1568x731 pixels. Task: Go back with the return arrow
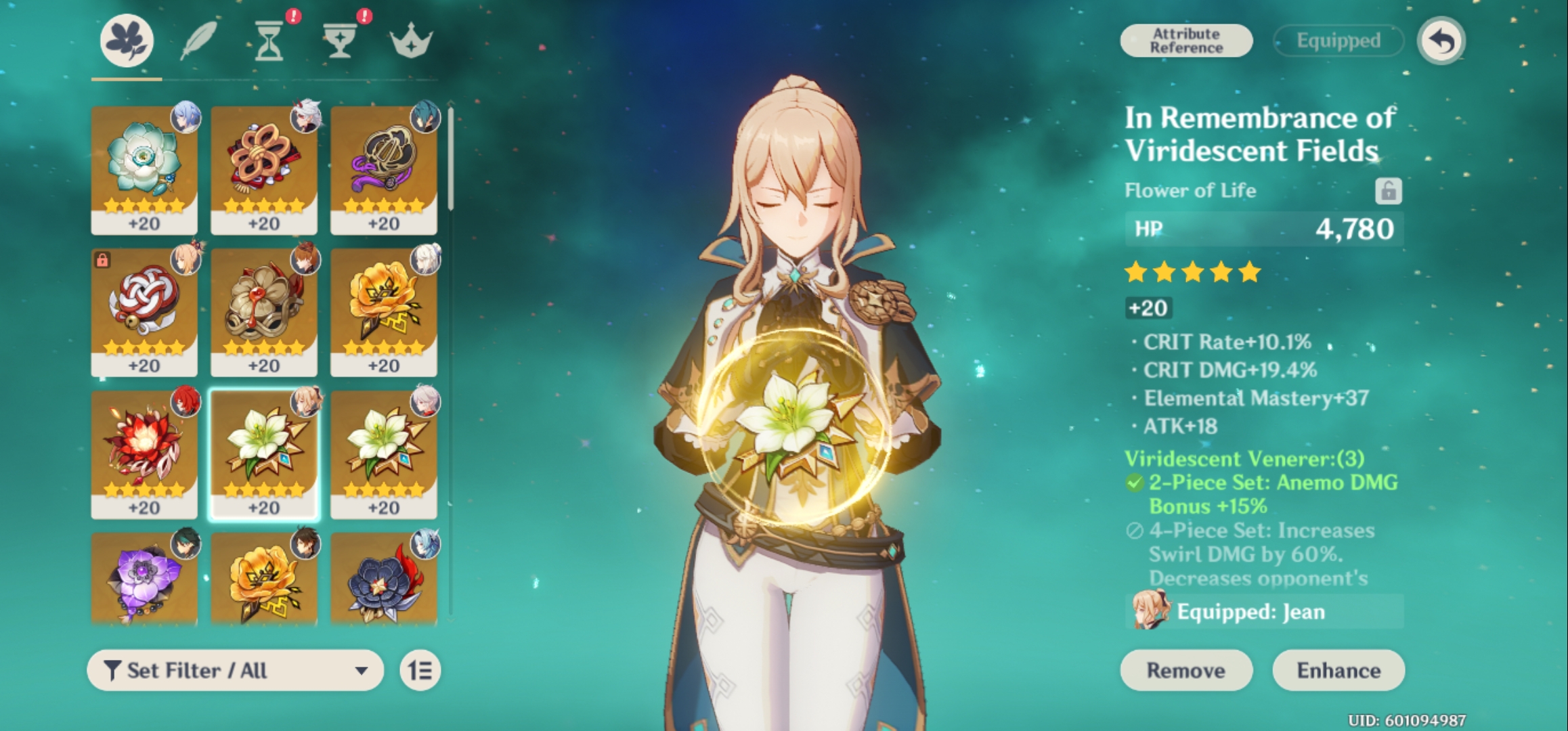tap(1441, 41)
